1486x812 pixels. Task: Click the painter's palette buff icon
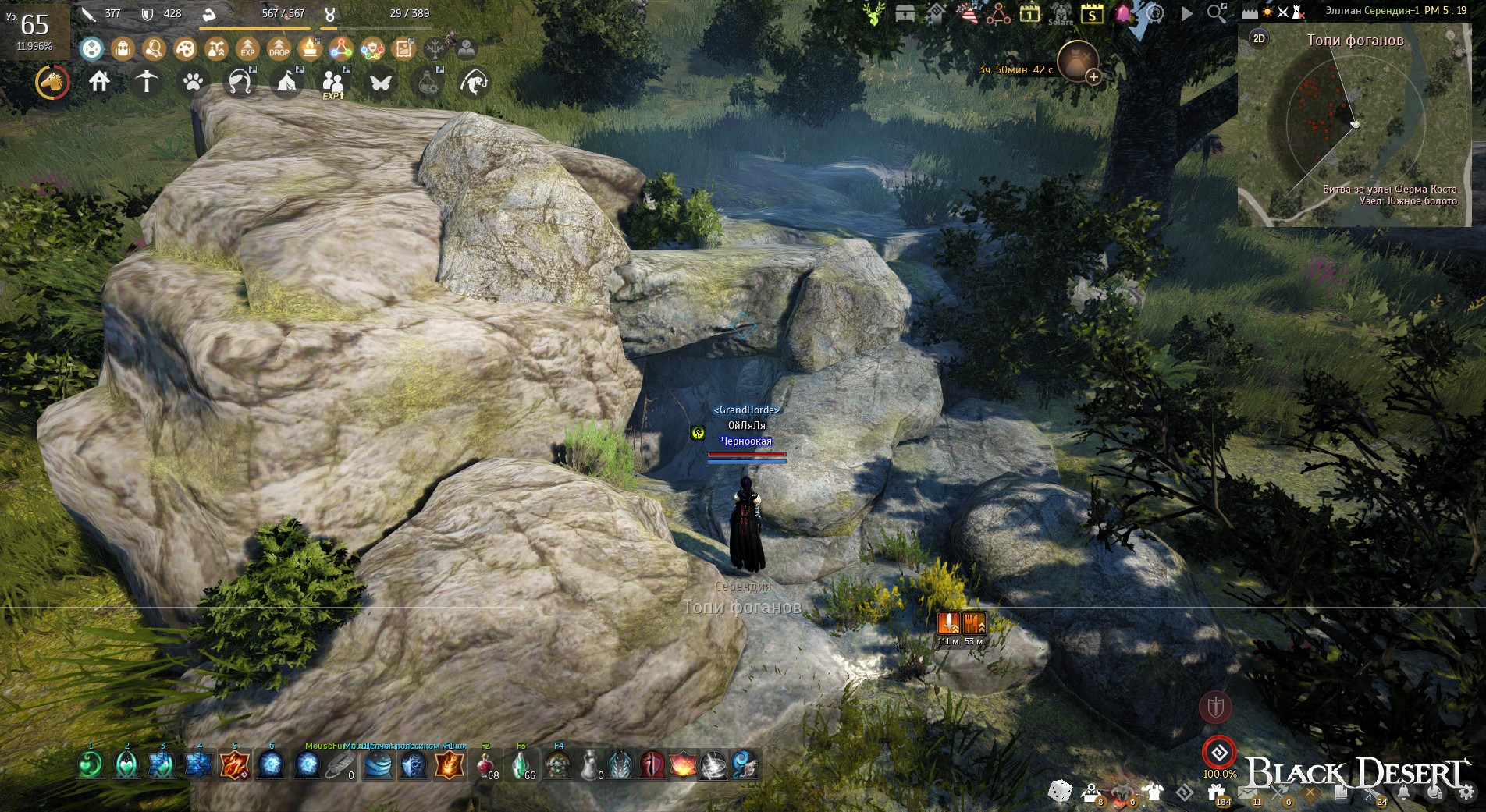click(x=185, y=49)
